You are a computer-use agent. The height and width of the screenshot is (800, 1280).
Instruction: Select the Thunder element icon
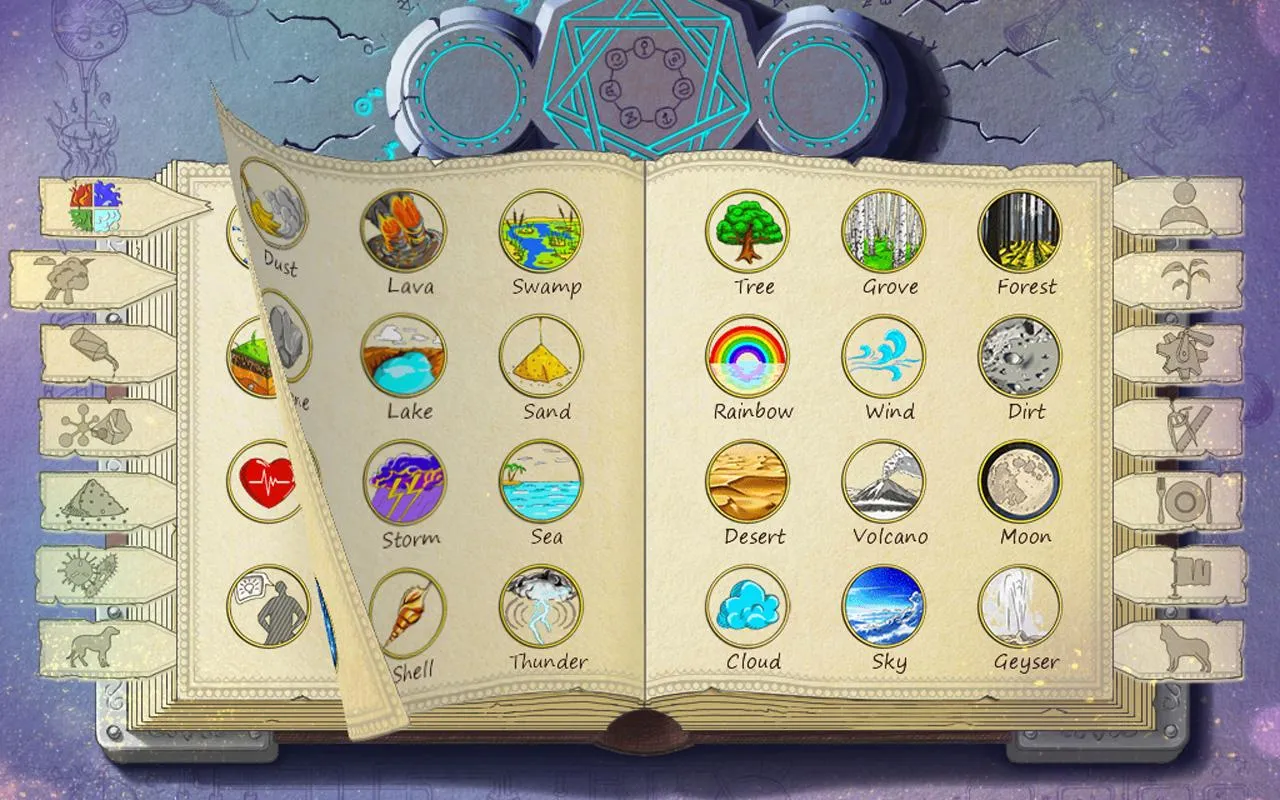540,608
